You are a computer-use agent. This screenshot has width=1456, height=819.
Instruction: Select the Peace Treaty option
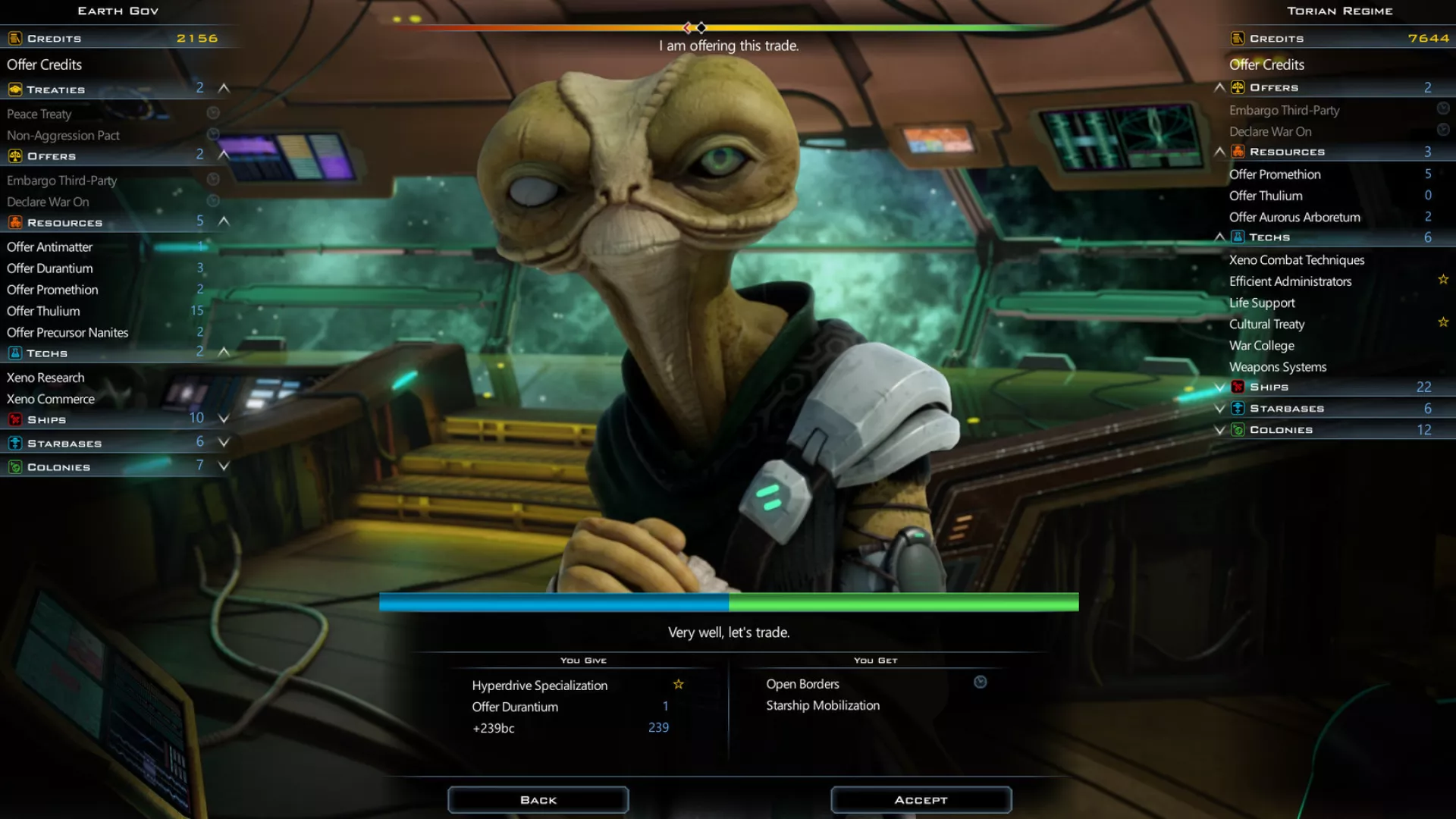(x=39, y=115)
